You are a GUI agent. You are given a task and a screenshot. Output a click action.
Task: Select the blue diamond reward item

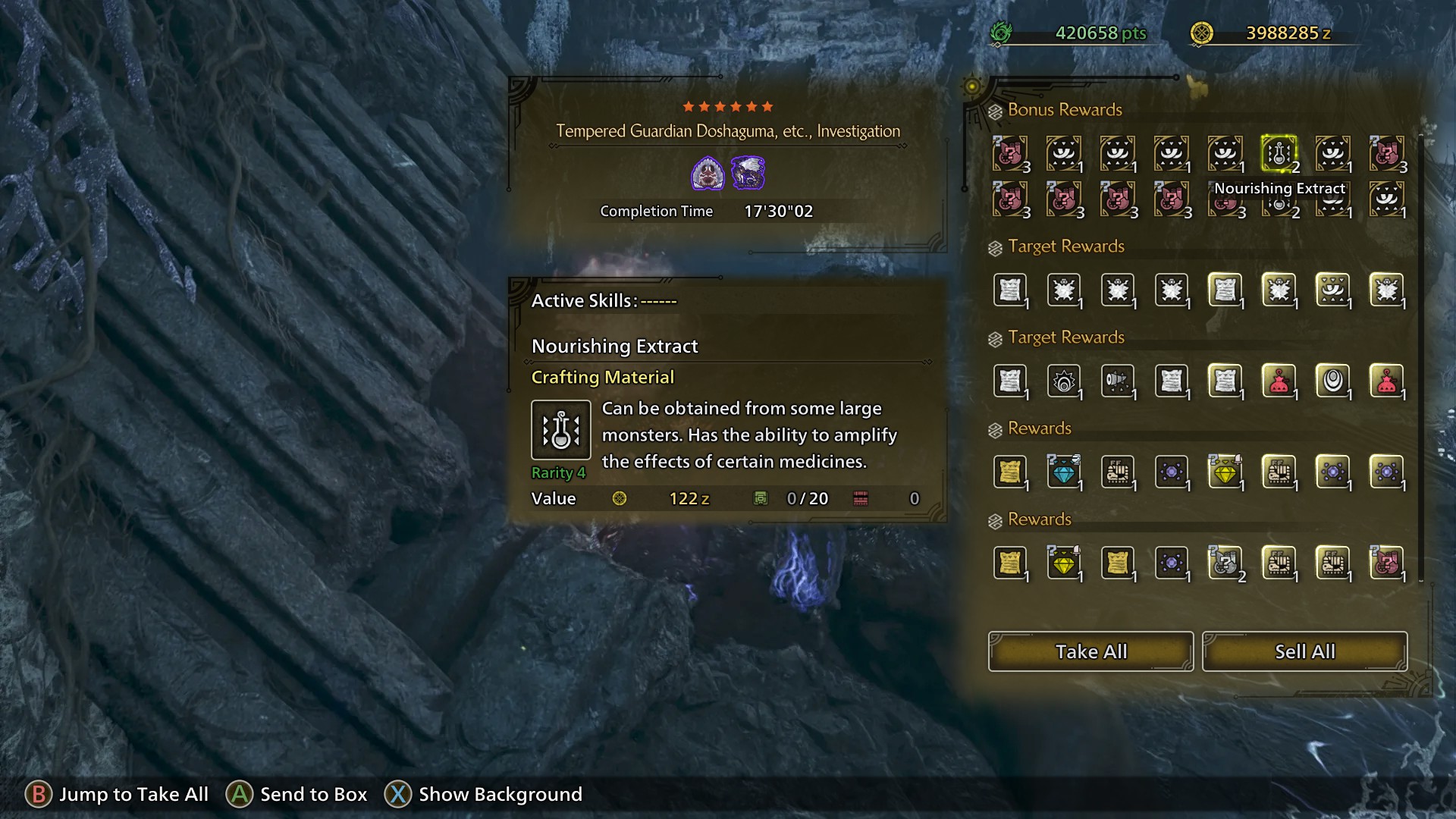click(1063, 472)
